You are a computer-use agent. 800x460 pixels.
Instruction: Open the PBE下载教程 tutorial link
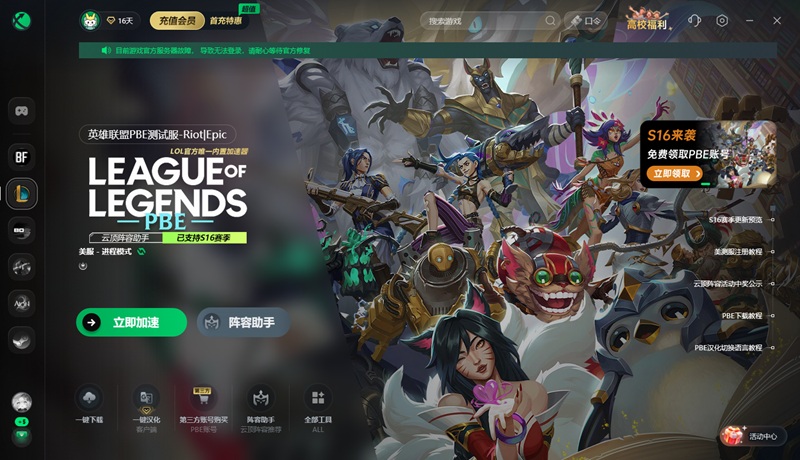click(742, 315)
